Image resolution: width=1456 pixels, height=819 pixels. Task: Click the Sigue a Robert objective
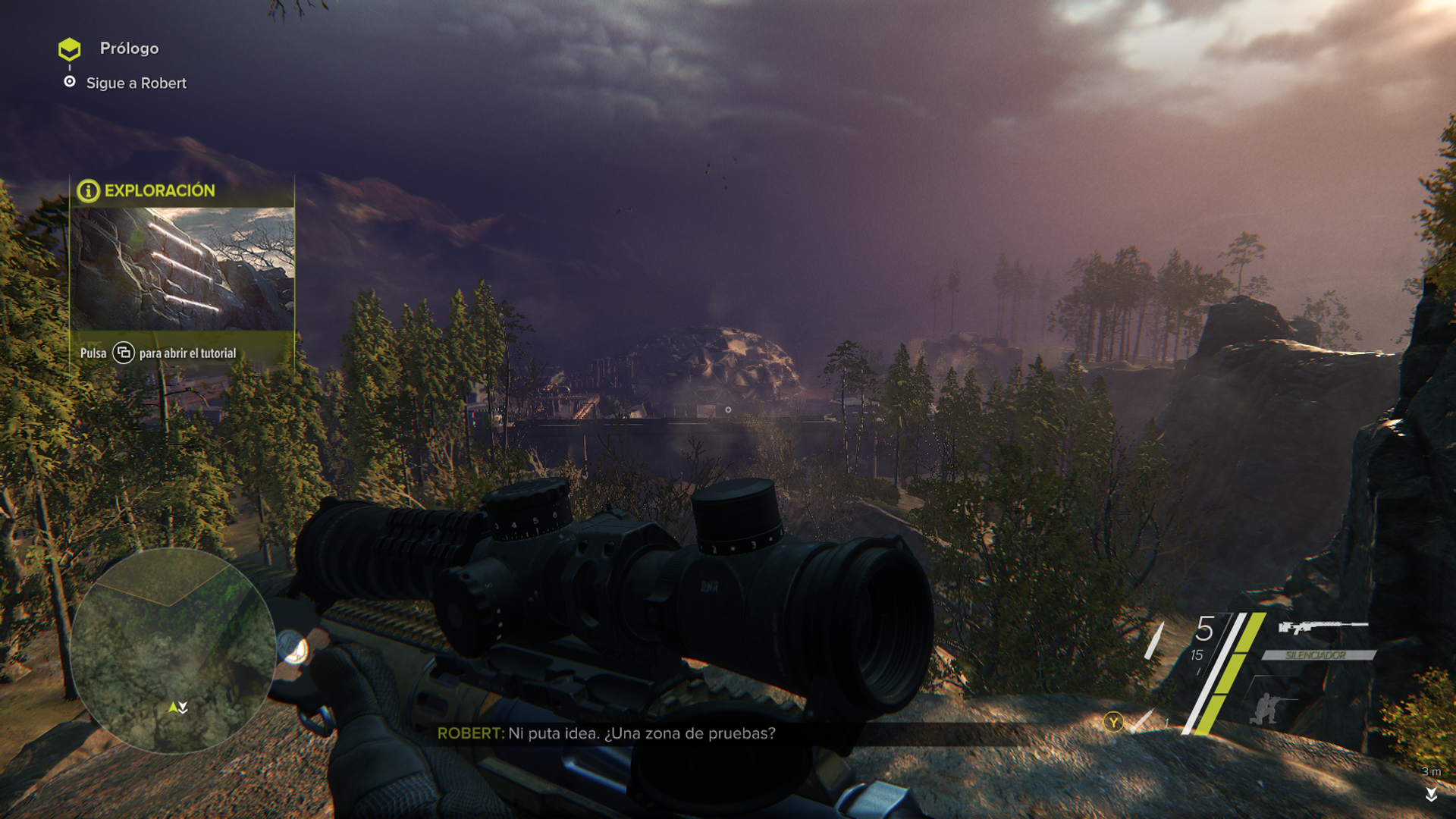(x=136, y=83)
